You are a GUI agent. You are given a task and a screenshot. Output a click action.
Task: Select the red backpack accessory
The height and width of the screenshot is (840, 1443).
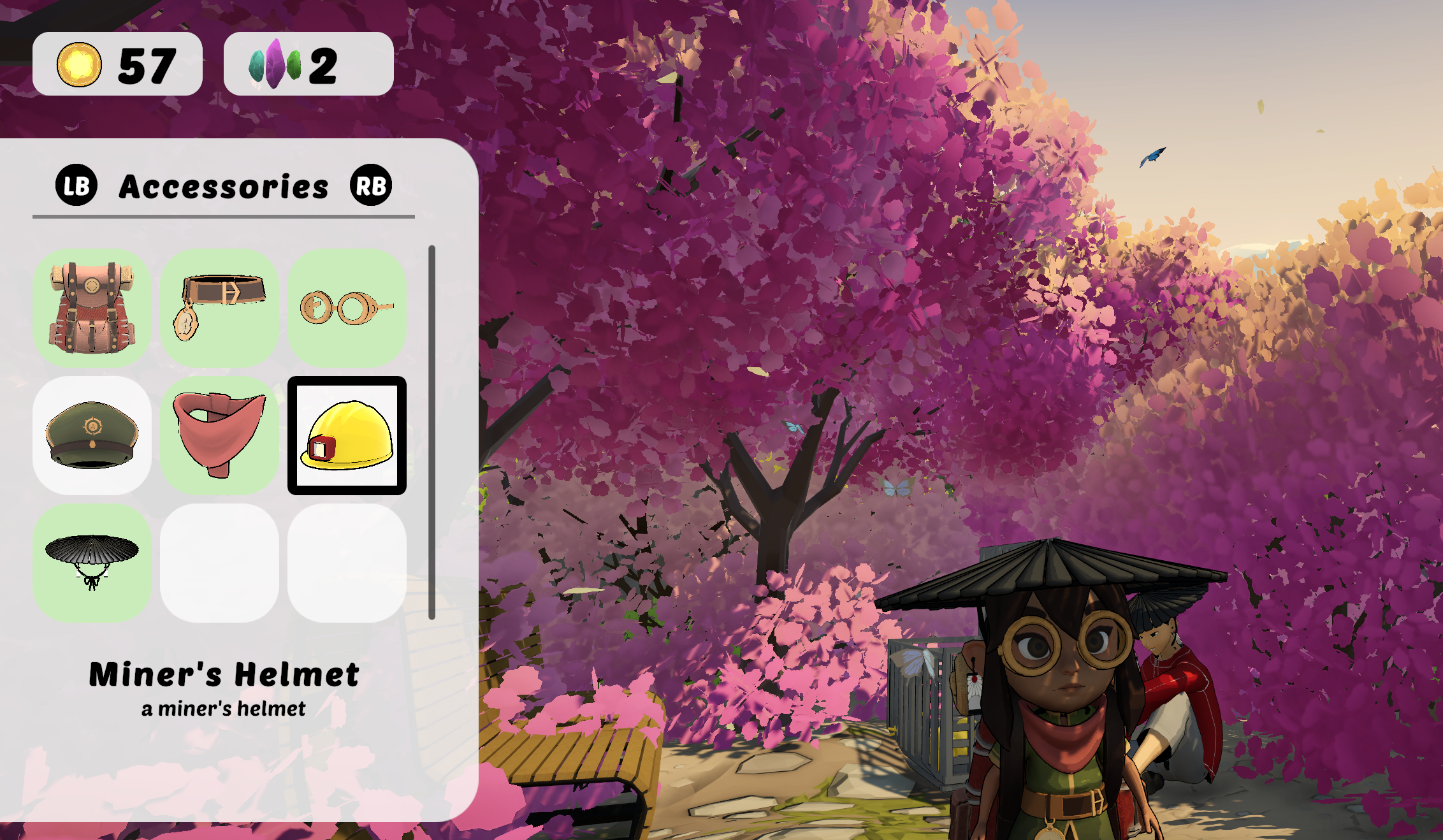[x=92, y=307]
